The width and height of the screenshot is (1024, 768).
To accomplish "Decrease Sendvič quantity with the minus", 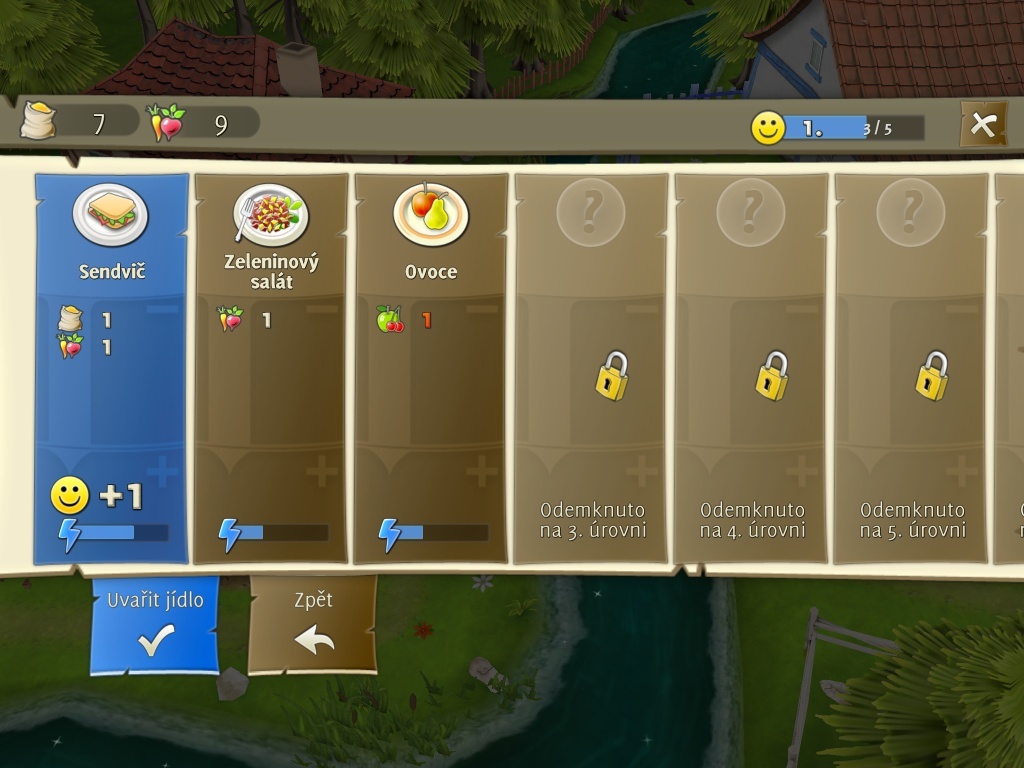I will tap(162, 310).
